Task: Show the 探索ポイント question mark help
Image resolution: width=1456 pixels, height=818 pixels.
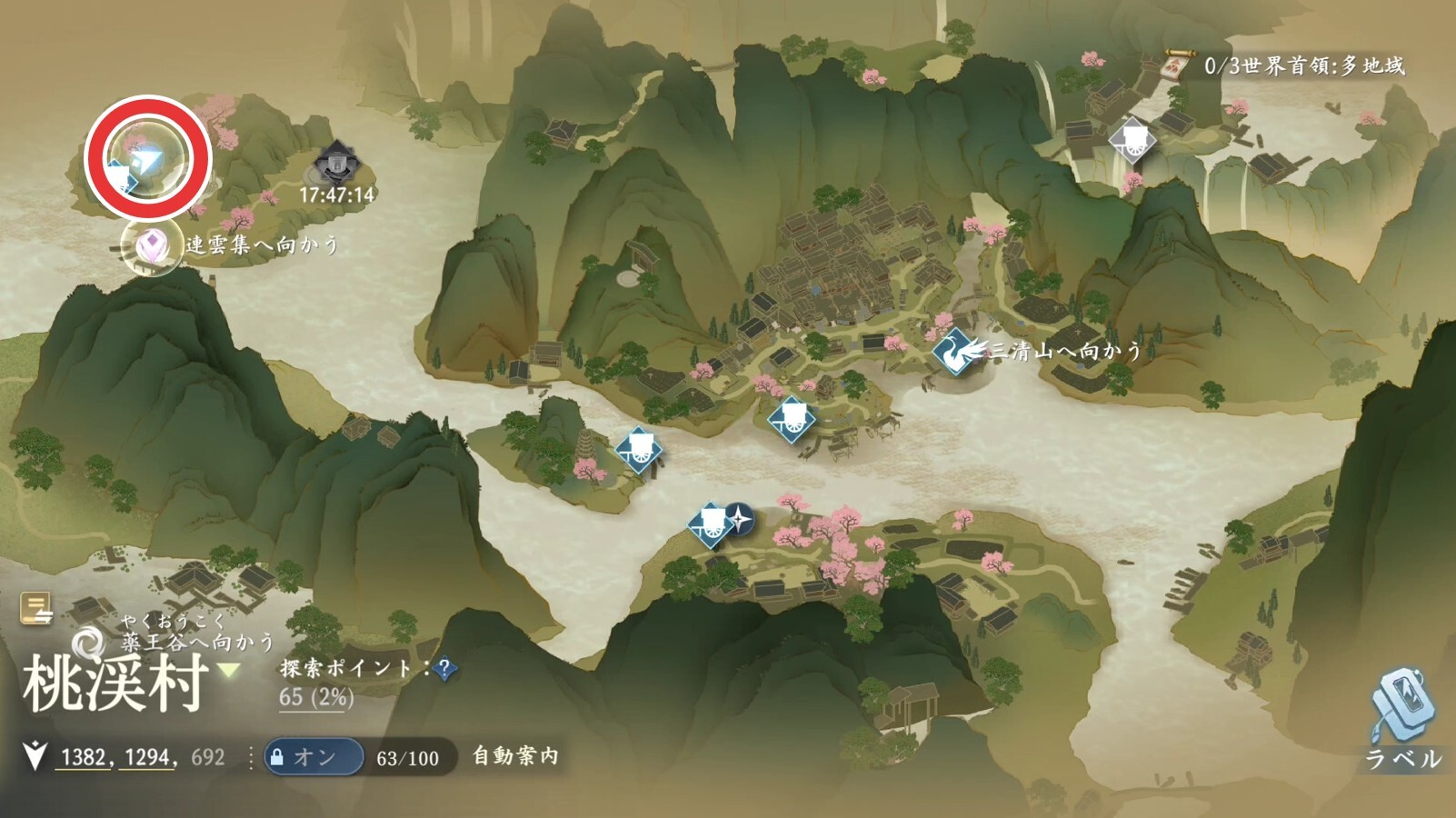Action: pyautogui.click(x=445, y=670)
